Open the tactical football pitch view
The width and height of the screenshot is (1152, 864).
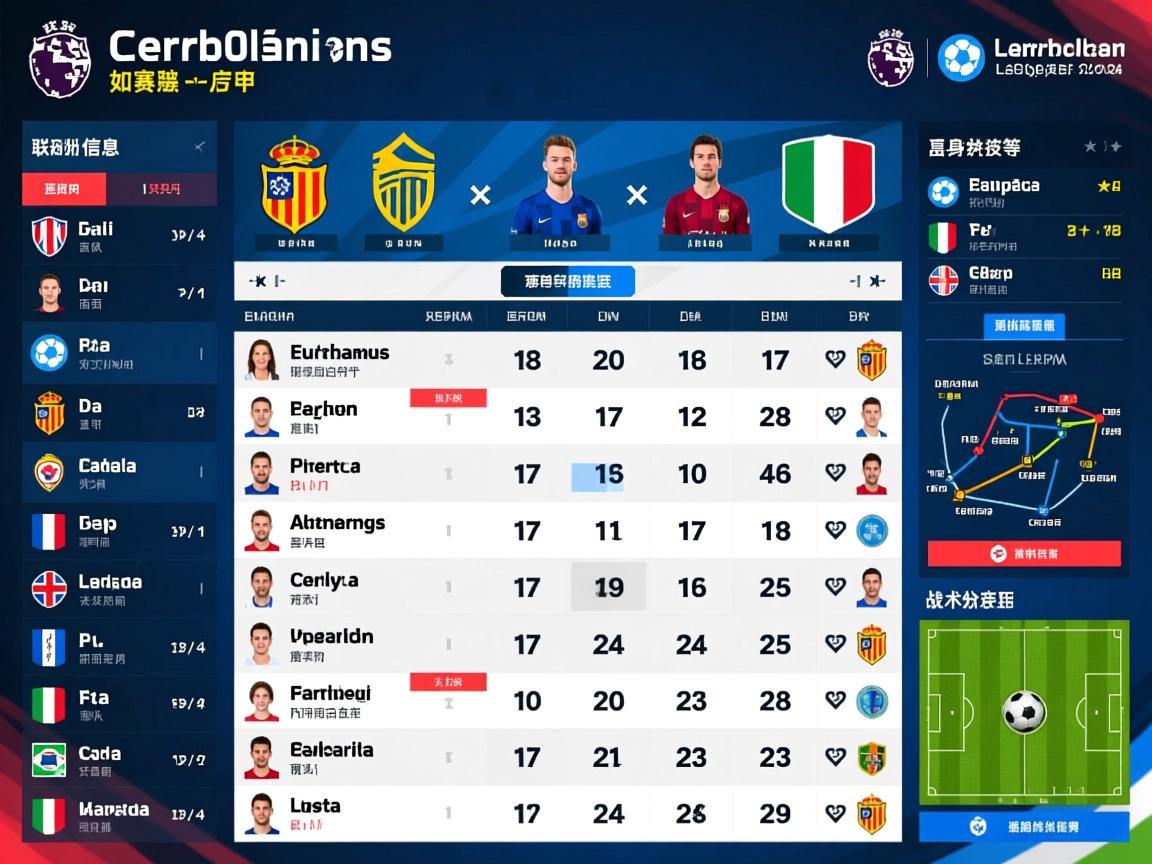point(1024,712)
